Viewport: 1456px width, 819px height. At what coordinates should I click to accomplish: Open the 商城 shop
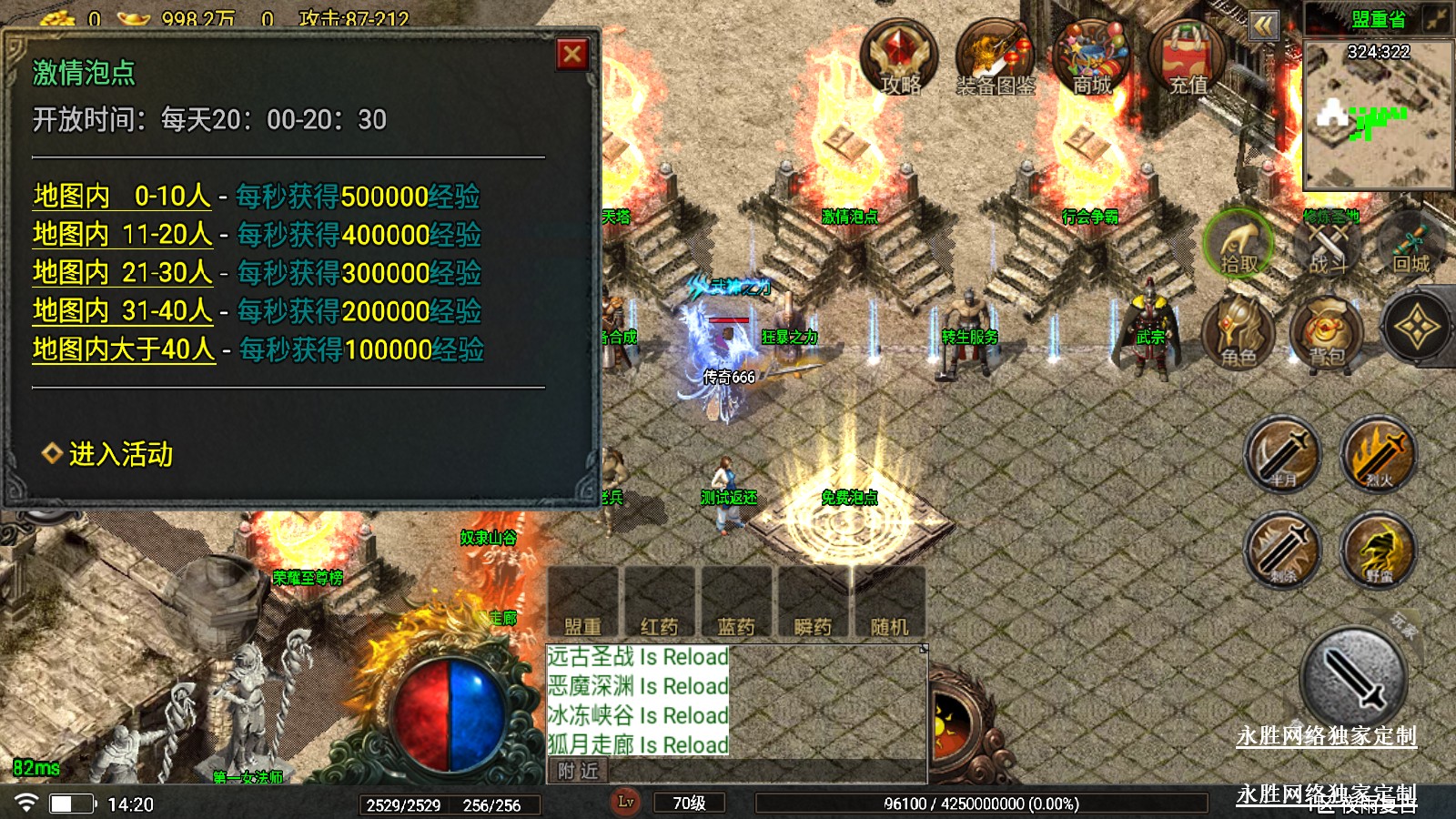(1091, 58)
